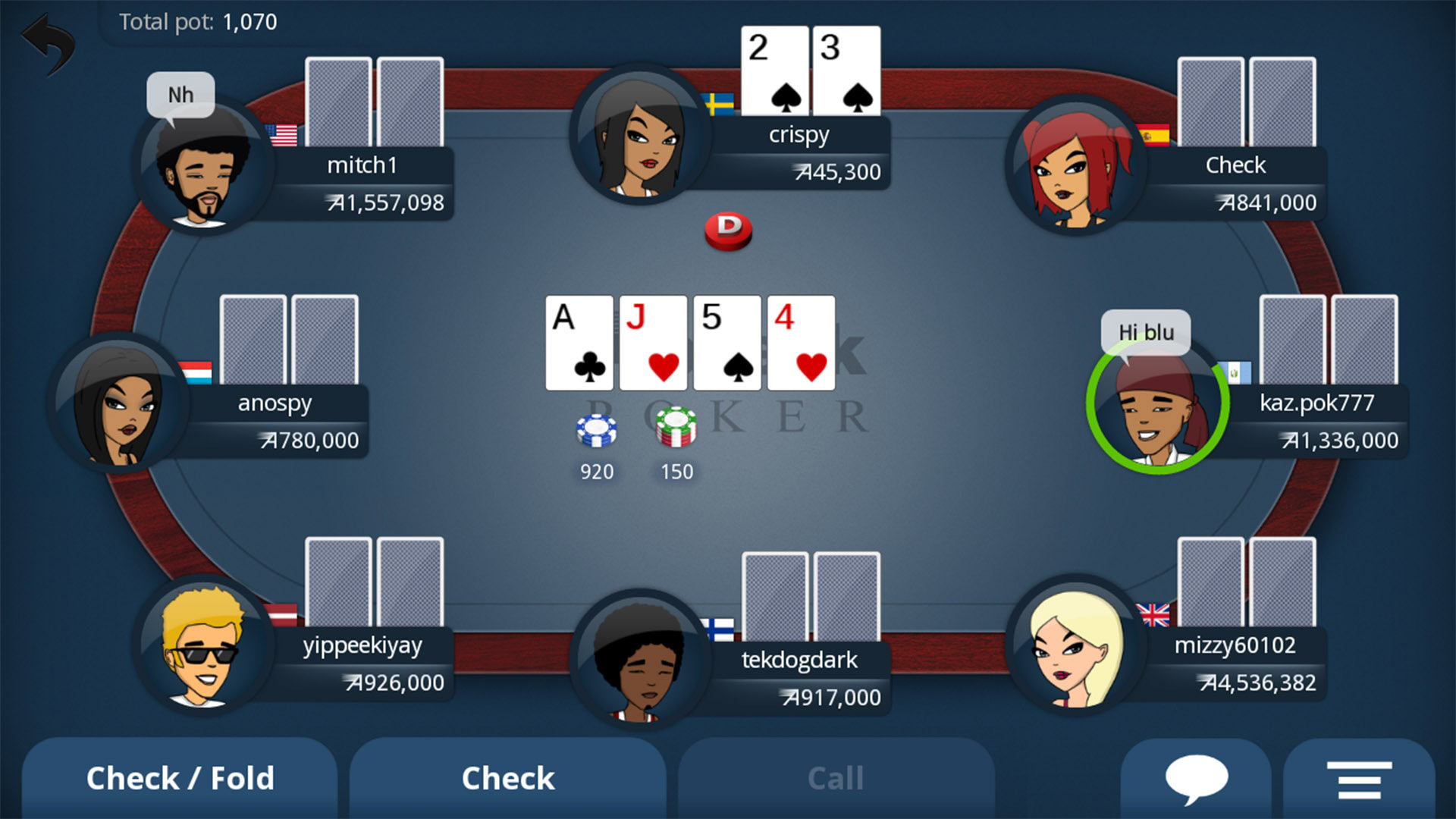
Task: Select the dealer button chip
Action: tap(727, 230)
